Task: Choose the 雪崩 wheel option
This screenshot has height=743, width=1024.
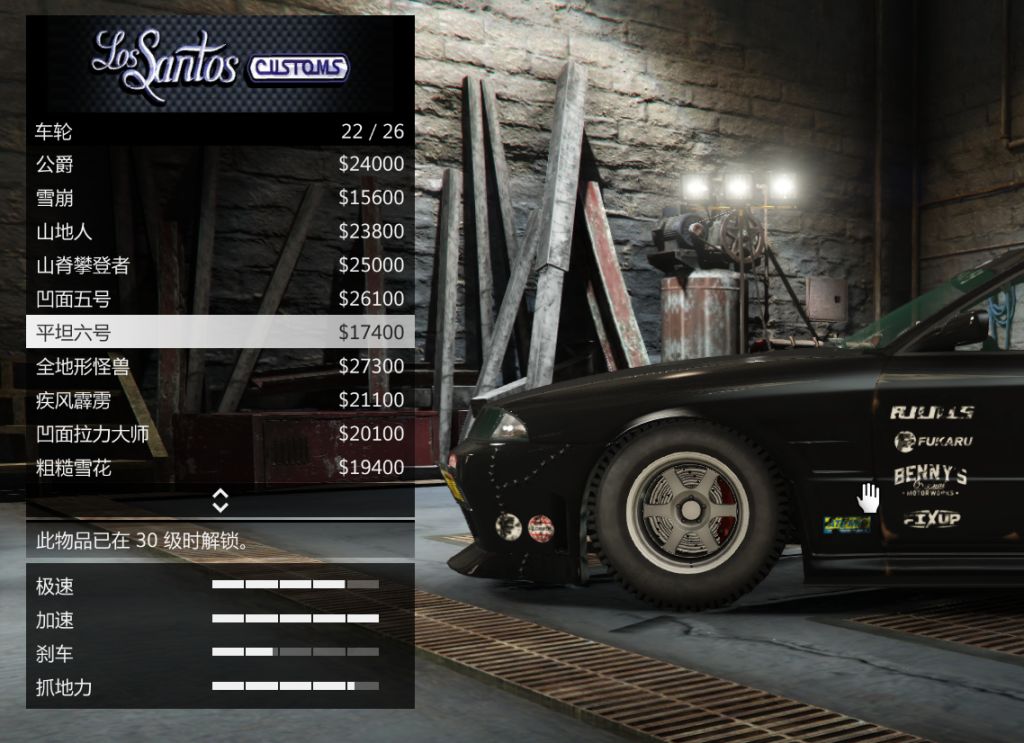Action: click(x=220, y=198)
